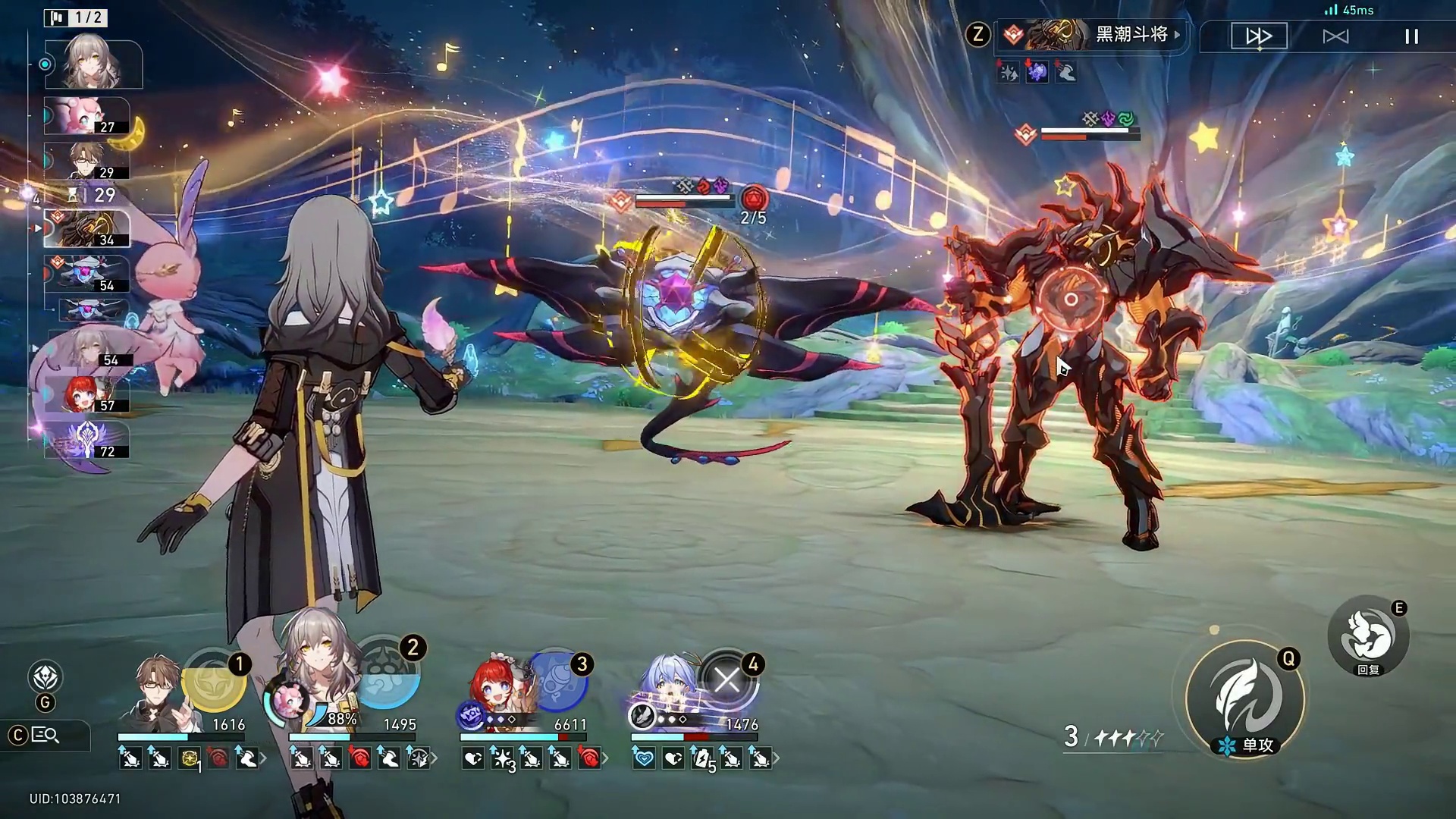Select the pink rabbit turn-order portrait

coord(86,115)
